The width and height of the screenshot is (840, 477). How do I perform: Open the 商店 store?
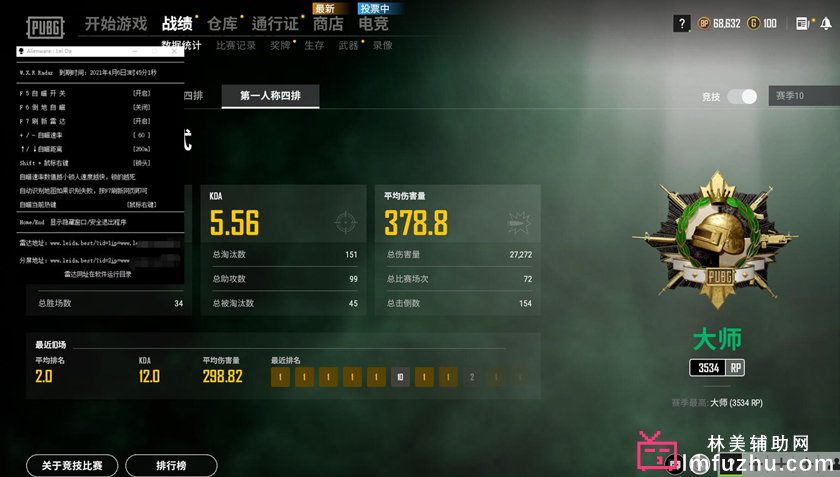click(x=328, y=23)
